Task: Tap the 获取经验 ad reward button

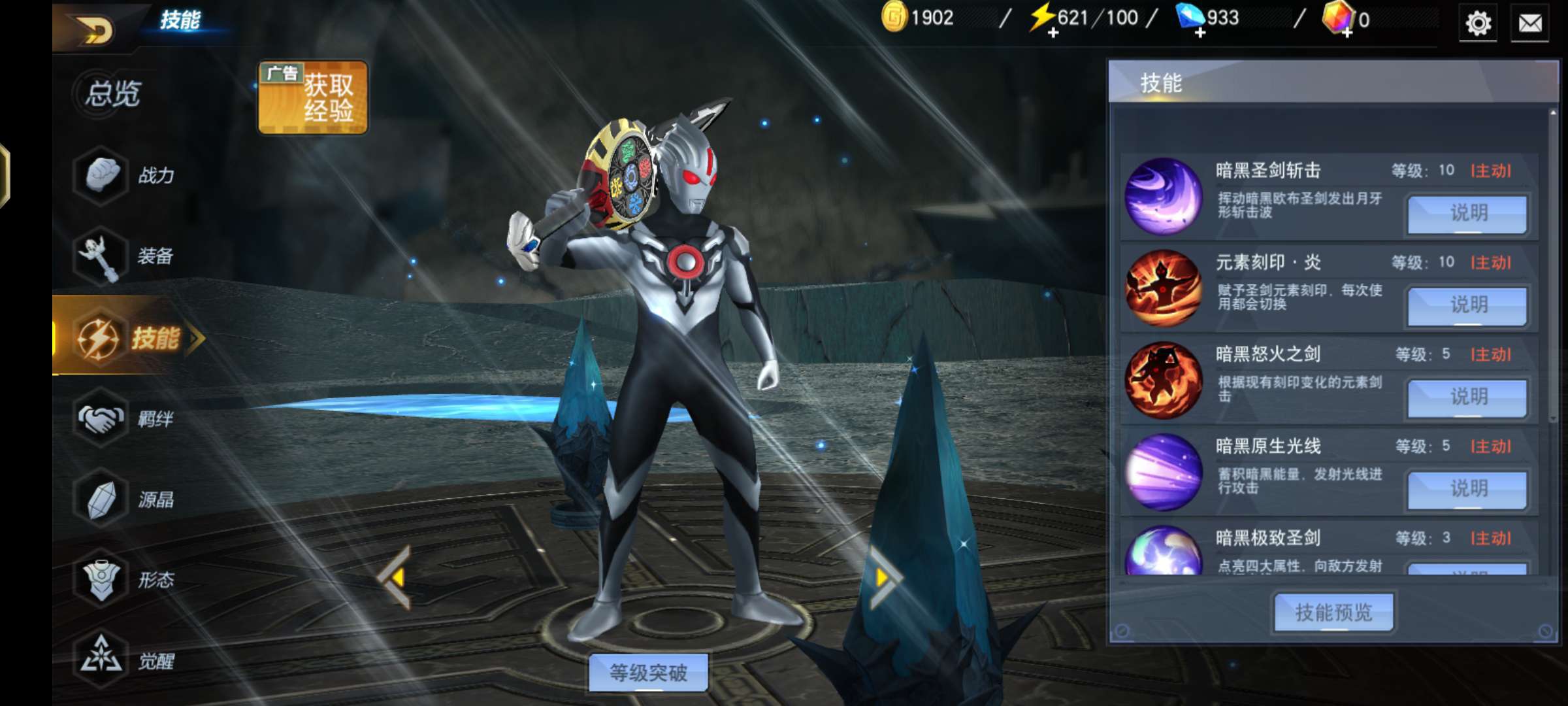Action: pos(313,98)
